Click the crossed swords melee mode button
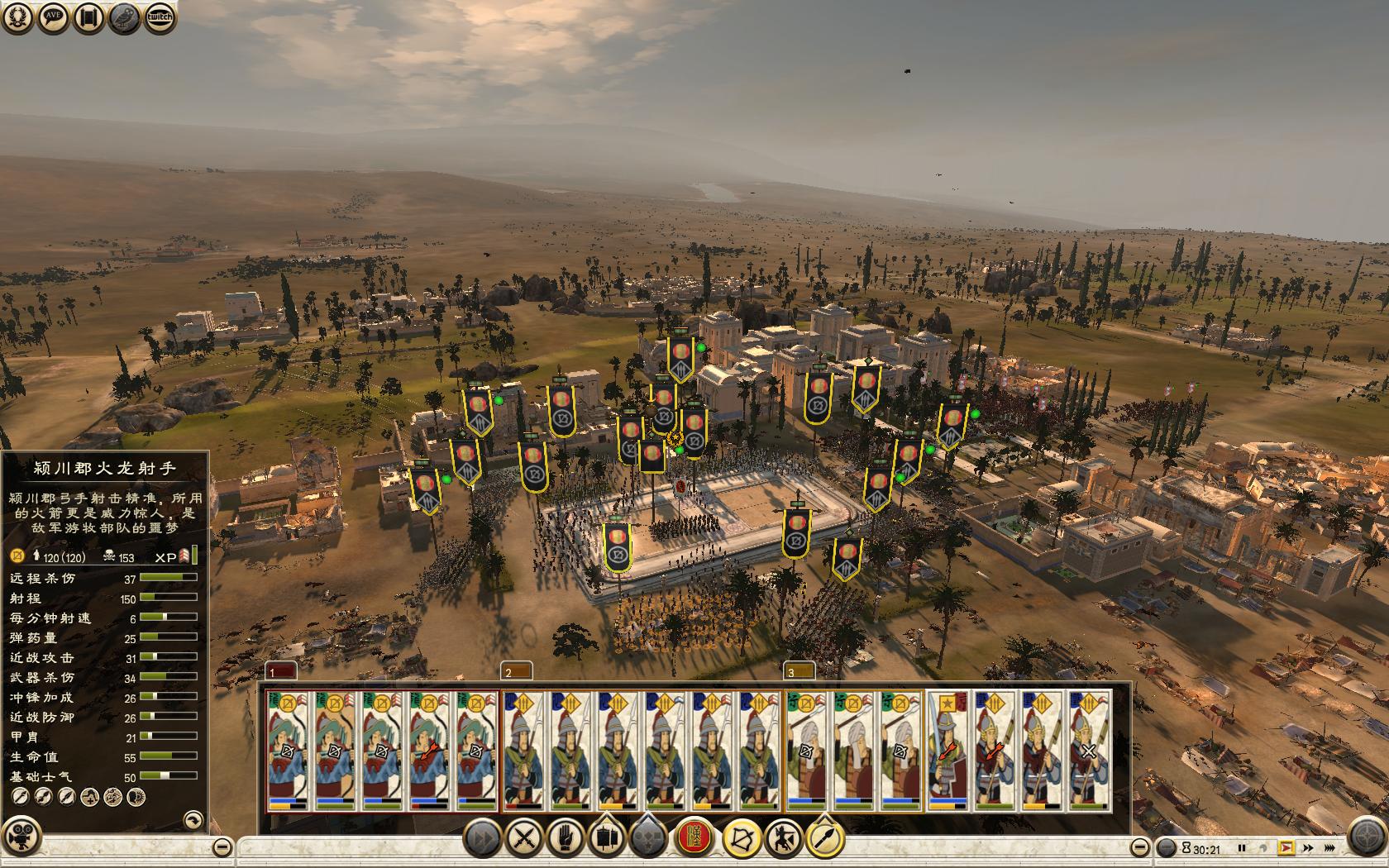The image size is (1389, 868). [x=523, y=839]
